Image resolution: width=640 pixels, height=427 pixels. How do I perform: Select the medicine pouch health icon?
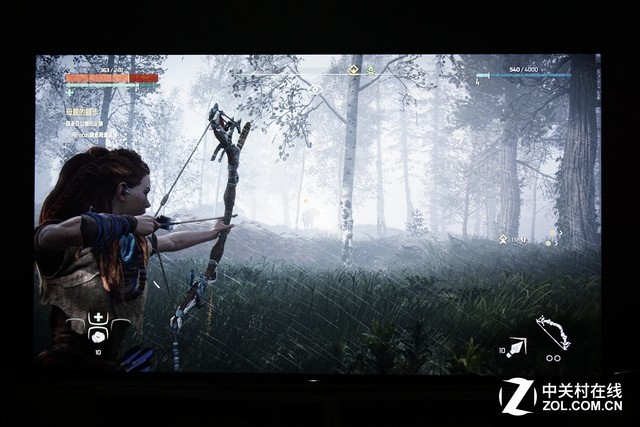pyautogui.click(x=98, y=319)
